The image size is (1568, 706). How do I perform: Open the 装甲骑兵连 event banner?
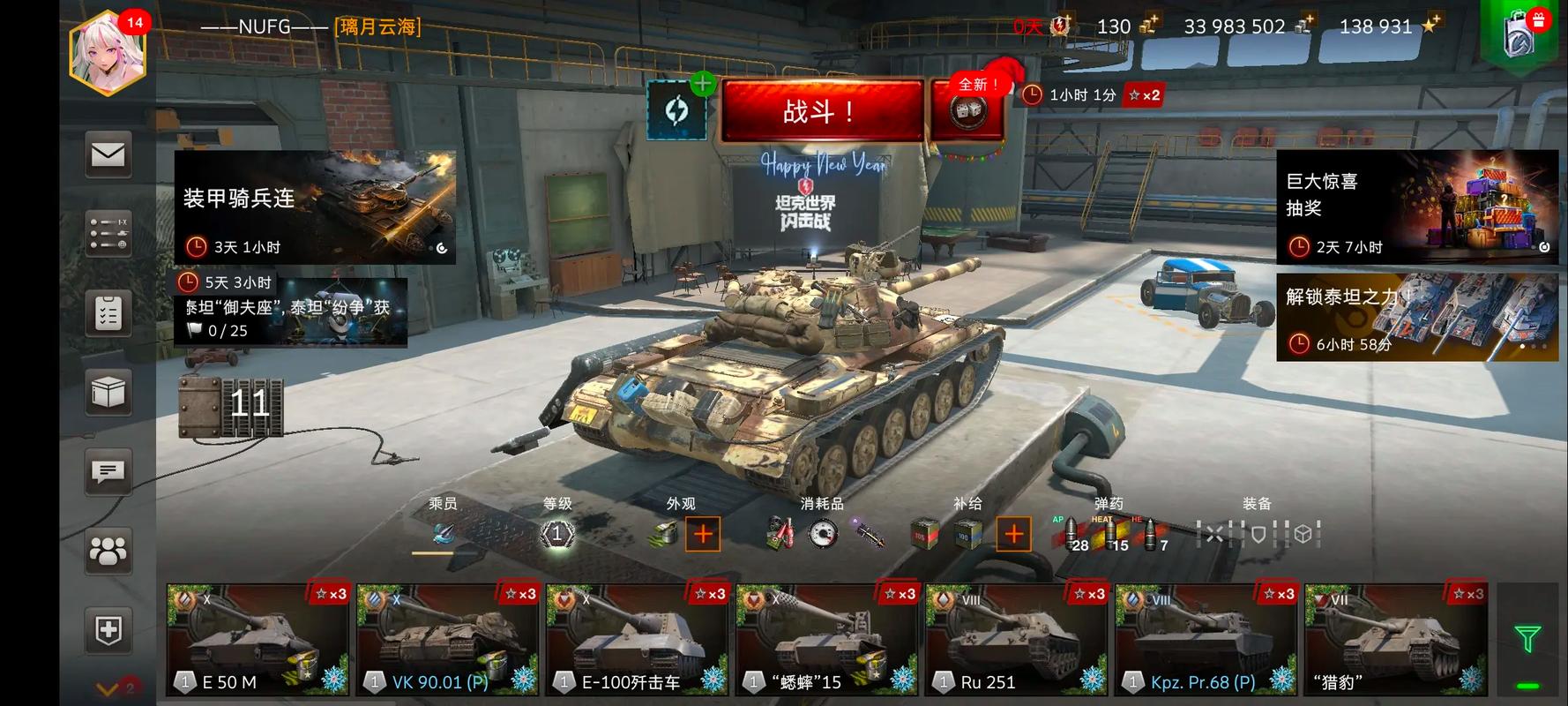pos(315,207)
